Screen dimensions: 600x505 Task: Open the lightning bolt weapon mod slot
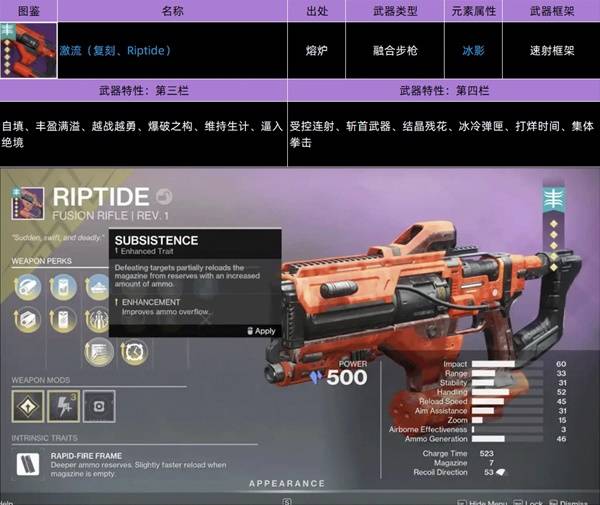pyautogui.click(x=63, y=407)
